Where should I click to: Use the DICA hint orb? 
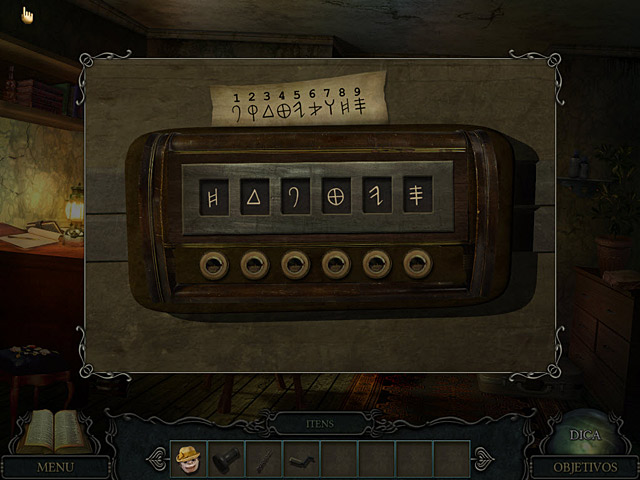(584, 434)
